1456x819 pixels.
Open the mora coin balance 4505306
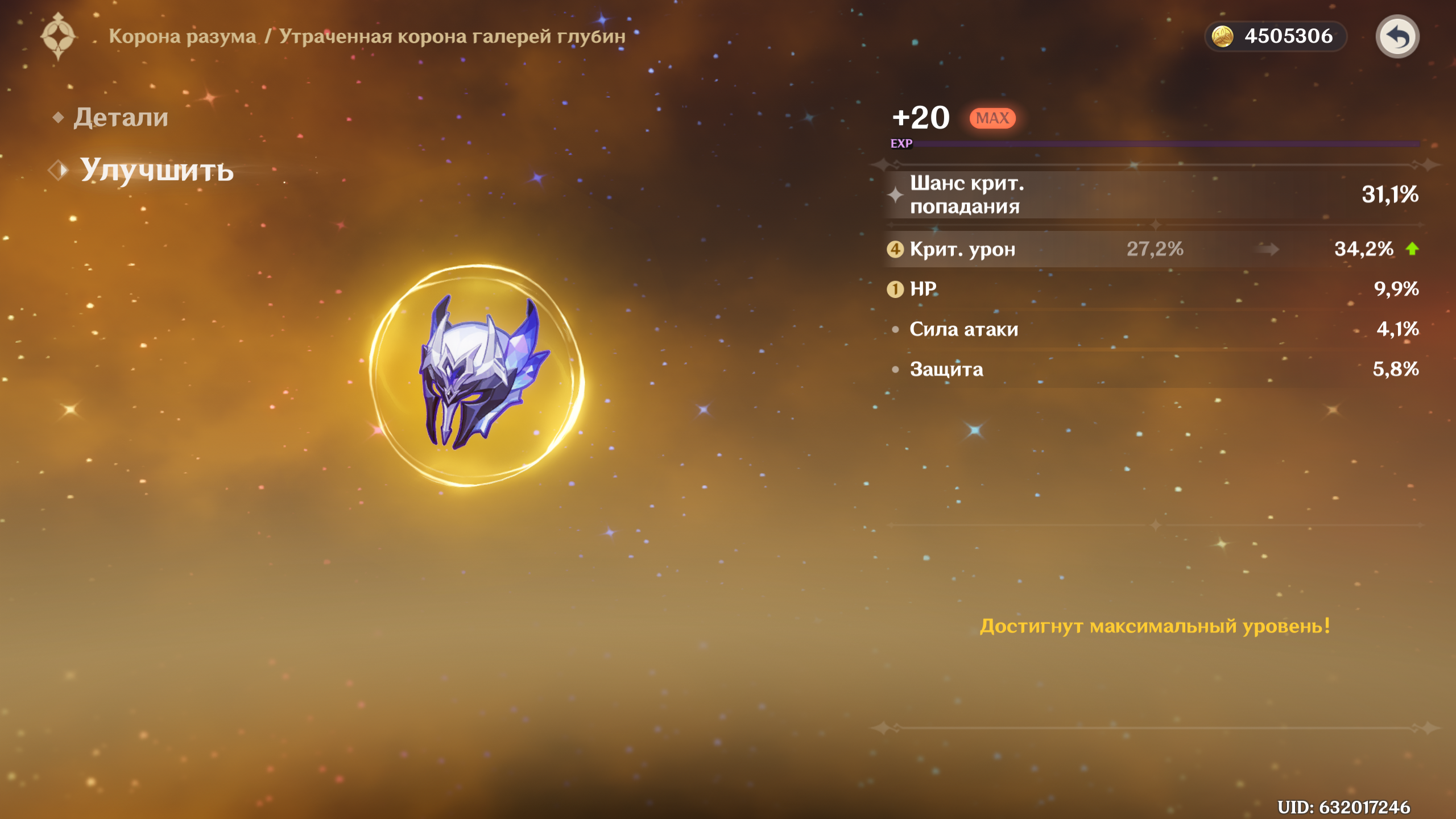(x=1275, y=36)
